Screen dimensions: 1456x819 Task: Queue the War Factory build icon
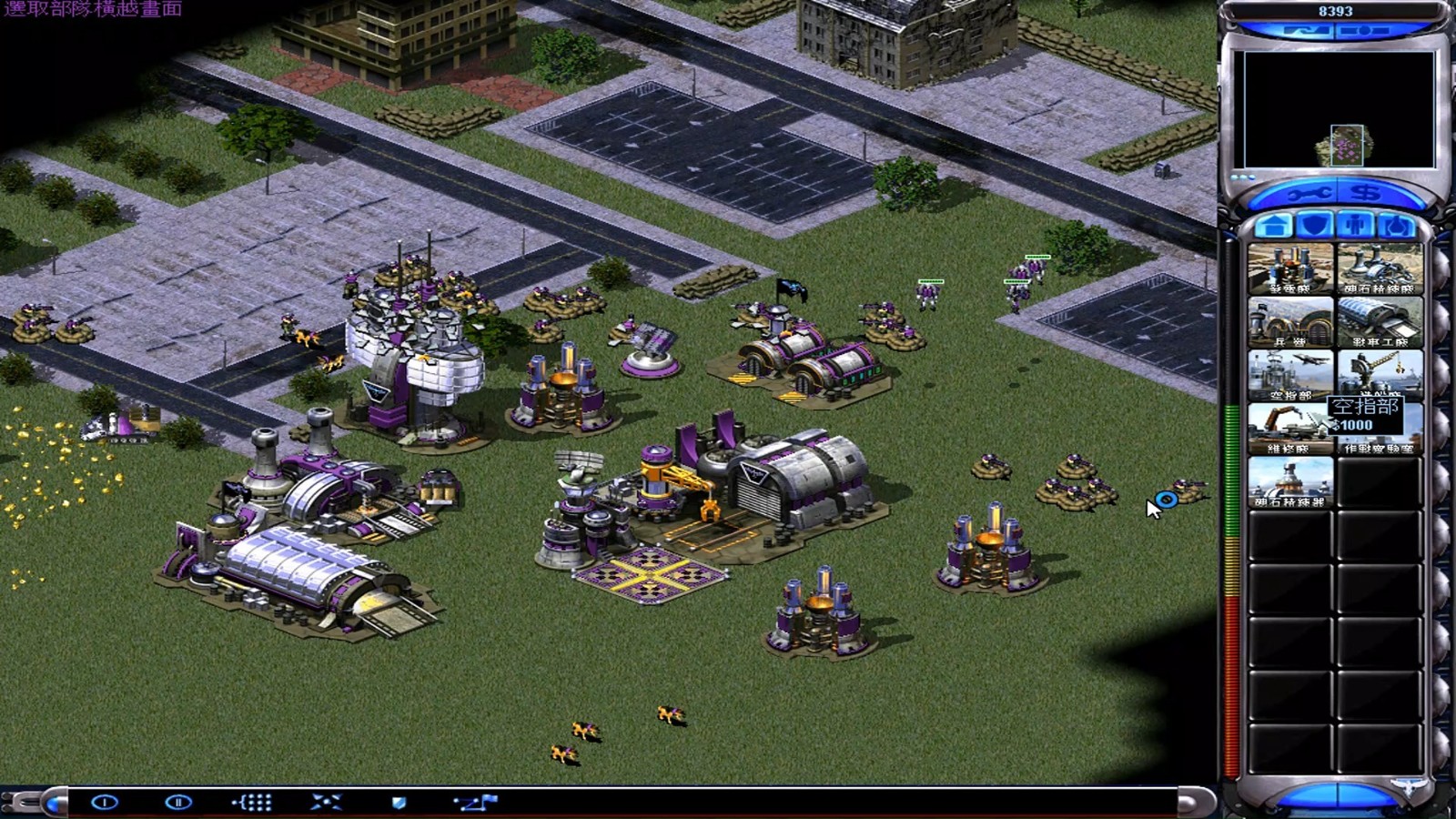[1380, 322]
